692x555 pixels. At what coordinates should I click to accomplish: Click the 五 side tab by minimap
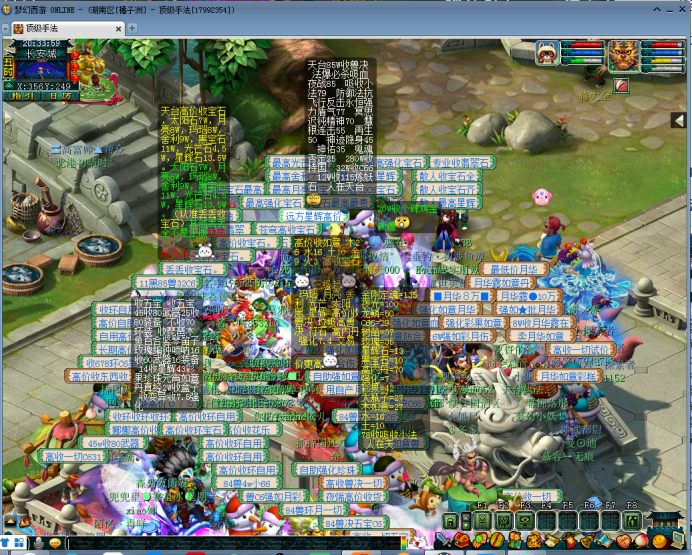[x=7, y=65]
